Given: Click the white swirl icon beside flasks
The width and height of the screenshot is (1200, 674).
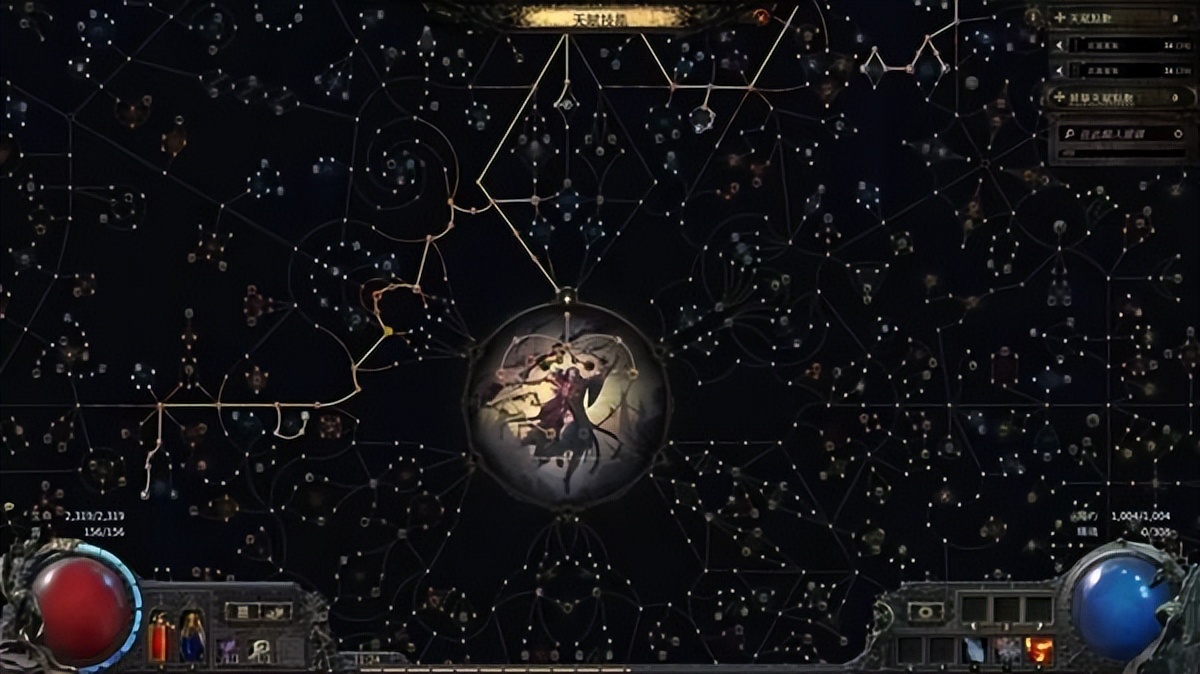Looking at the screenshot, I should [263, 649].
